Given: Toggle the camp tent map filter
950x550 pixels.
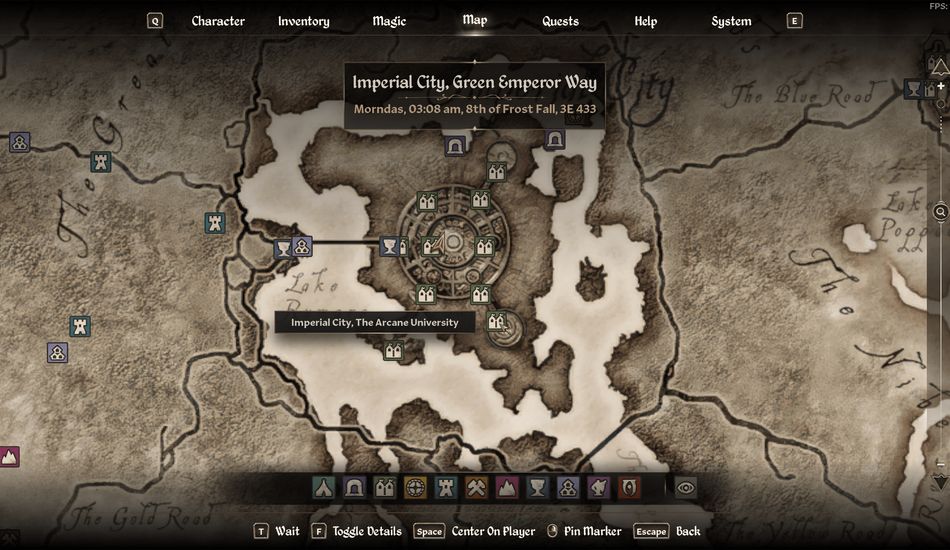Looking at the screenshot, I should point(323,488).
